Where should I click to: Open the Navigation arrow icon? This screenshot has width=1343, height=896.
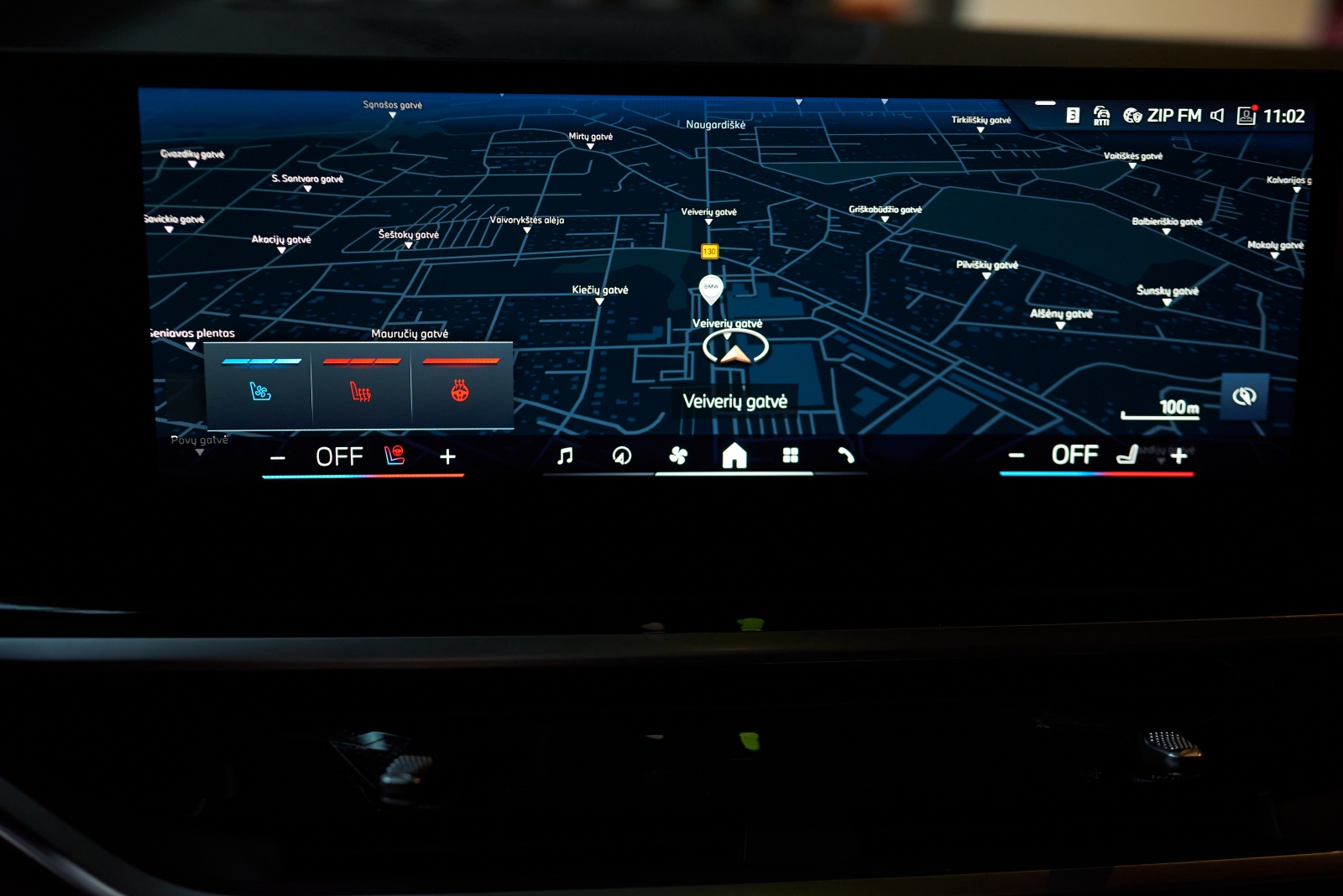(x=621, y=456)
